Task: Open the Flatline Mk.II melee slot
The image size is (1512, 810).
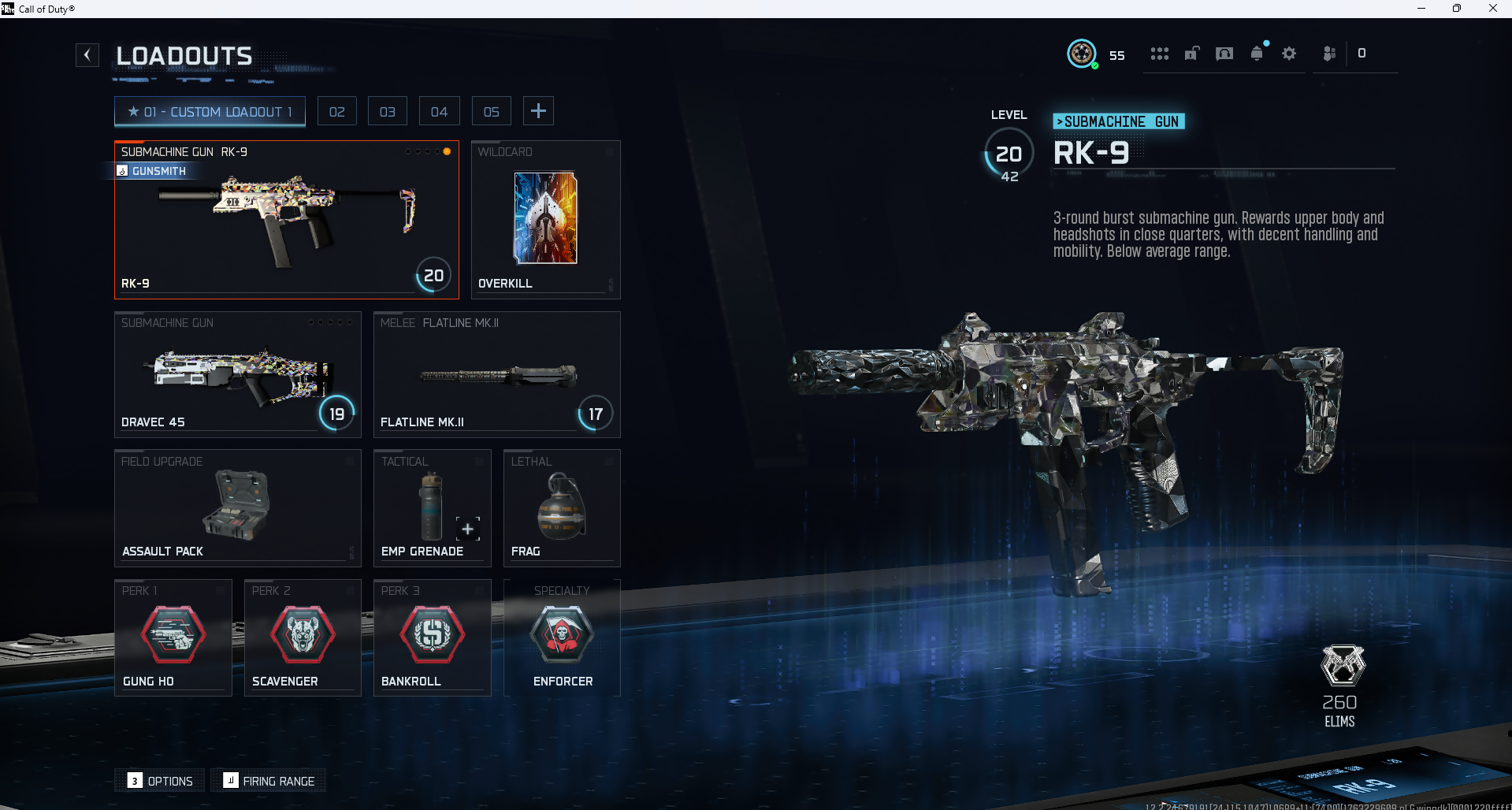Action: [x=496, y=374]
